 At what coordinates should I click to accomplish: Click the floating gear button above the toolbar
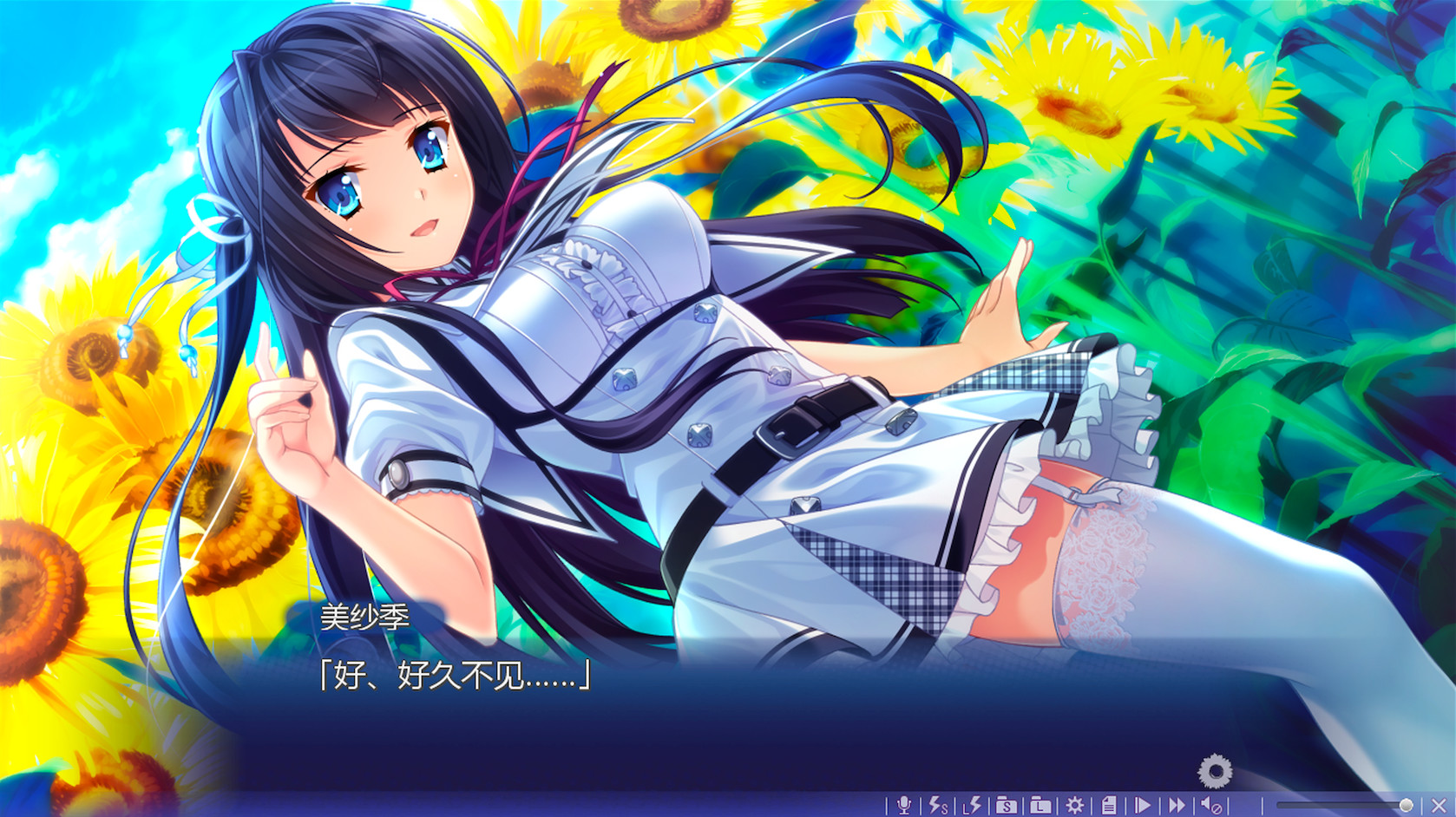1215,767
